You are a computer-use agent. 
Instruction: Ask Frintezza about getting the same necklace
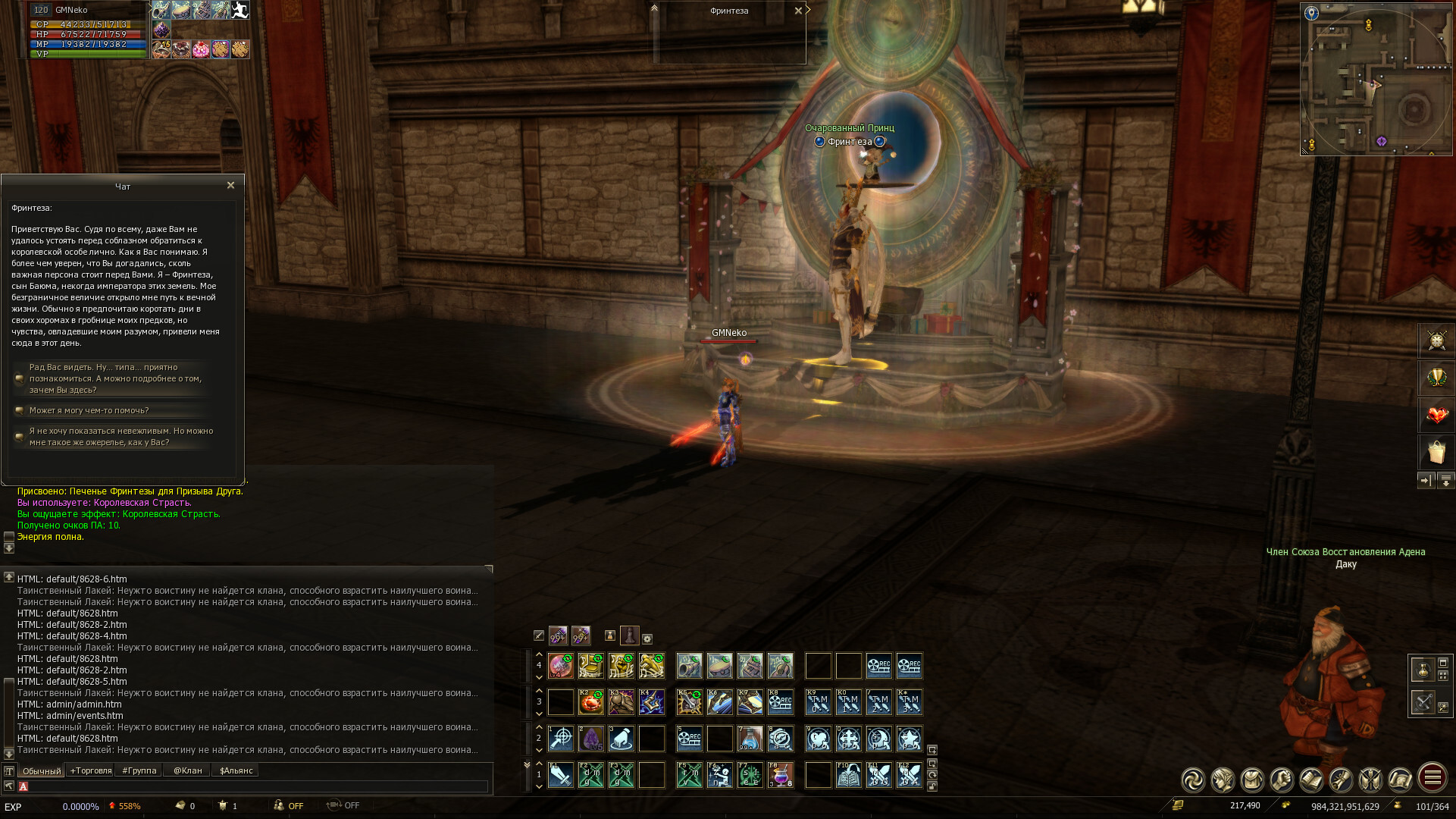[x=121, y=437]
